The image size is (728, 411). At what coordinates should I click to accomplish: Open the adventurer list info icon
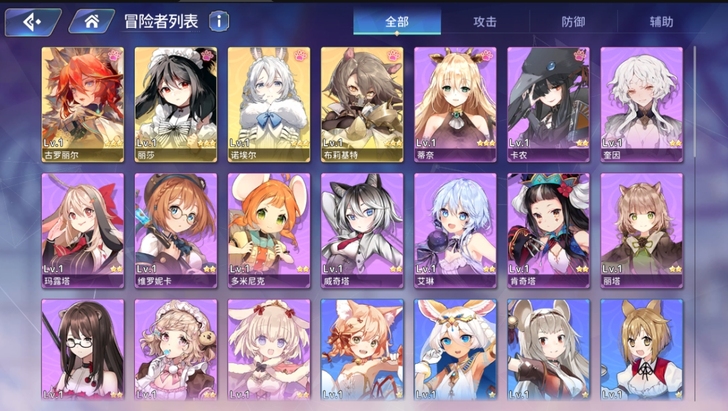[x=219, y=21]
